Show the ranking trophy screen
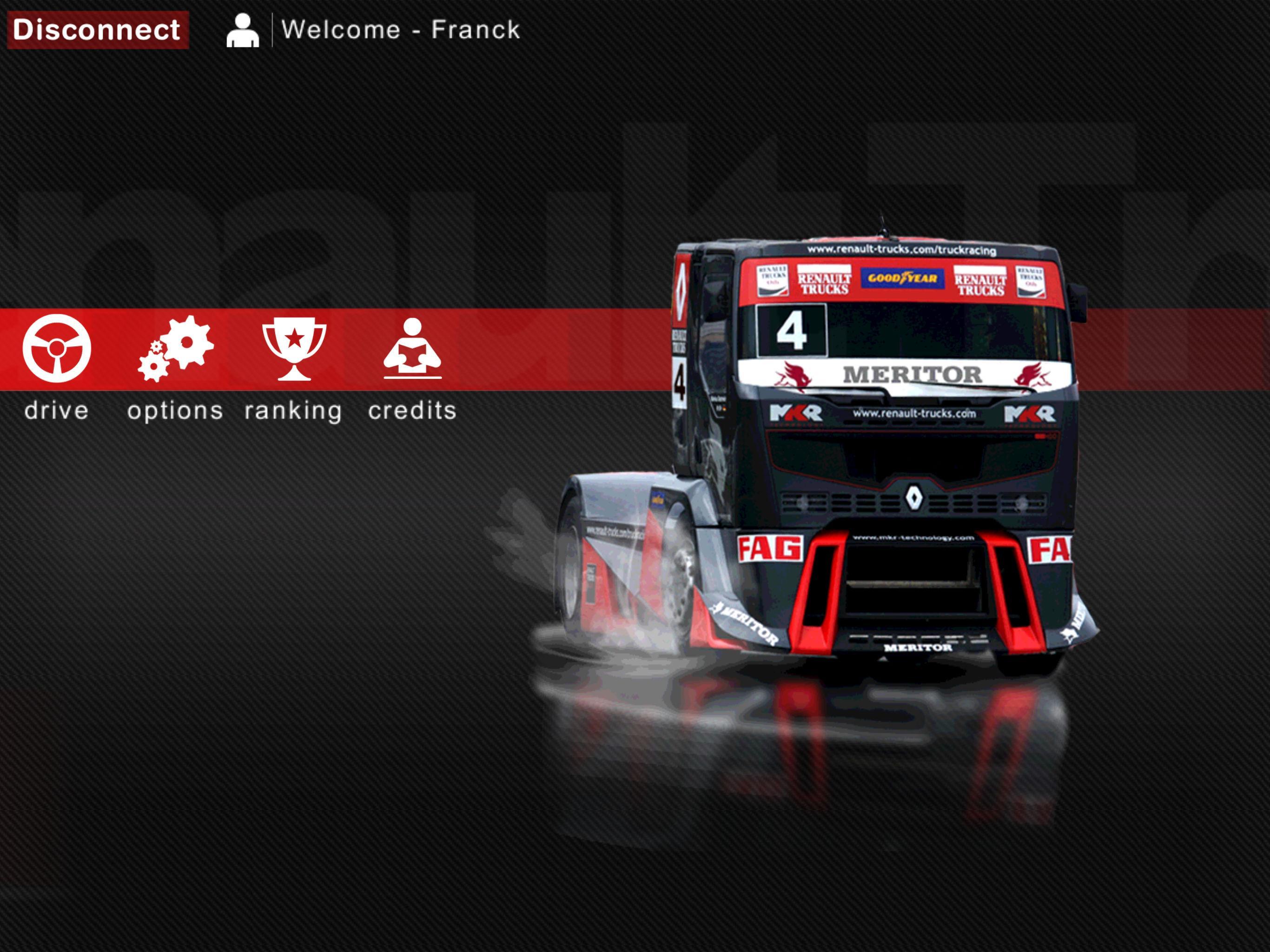1270x952 pixels. [x=294, y=349]
